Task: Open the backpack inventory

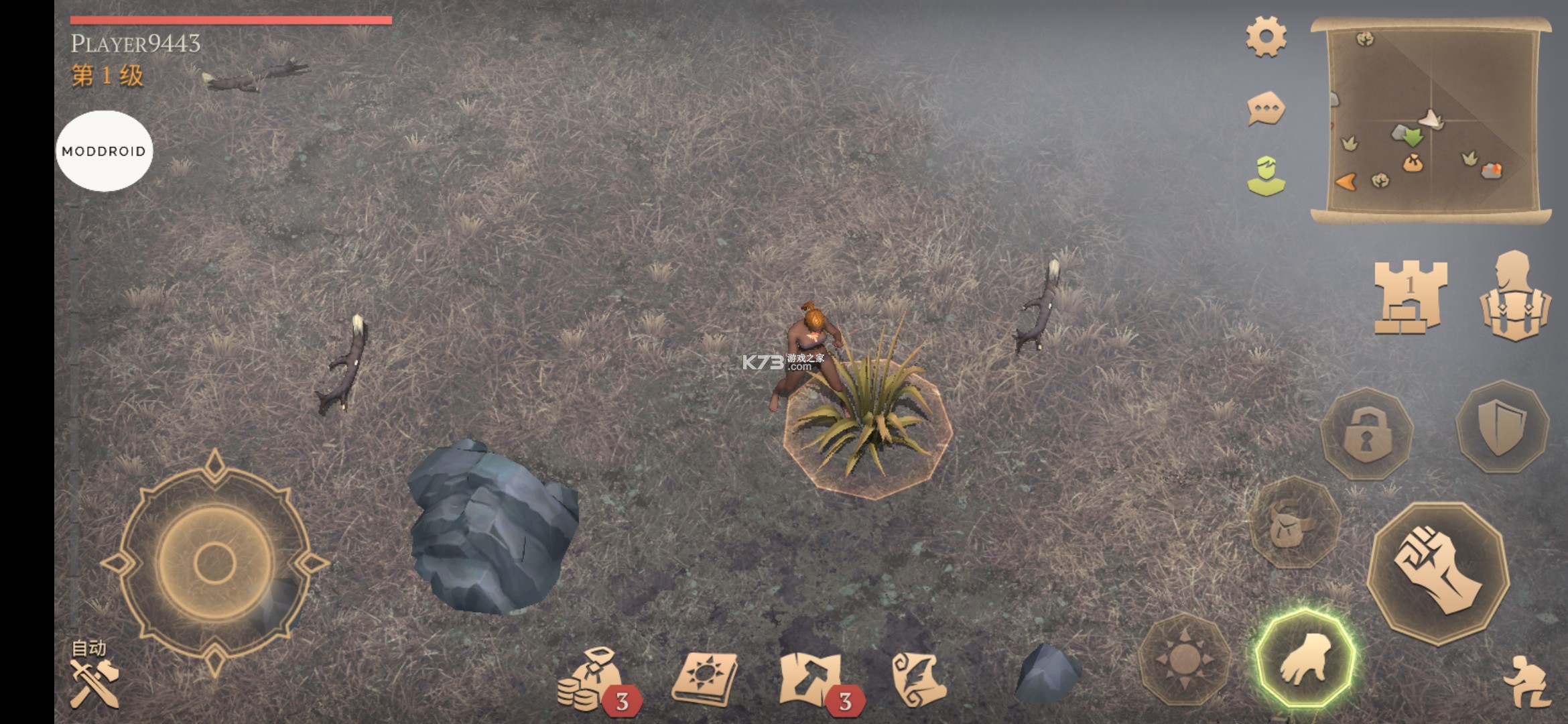Action: pos(1514,296)
